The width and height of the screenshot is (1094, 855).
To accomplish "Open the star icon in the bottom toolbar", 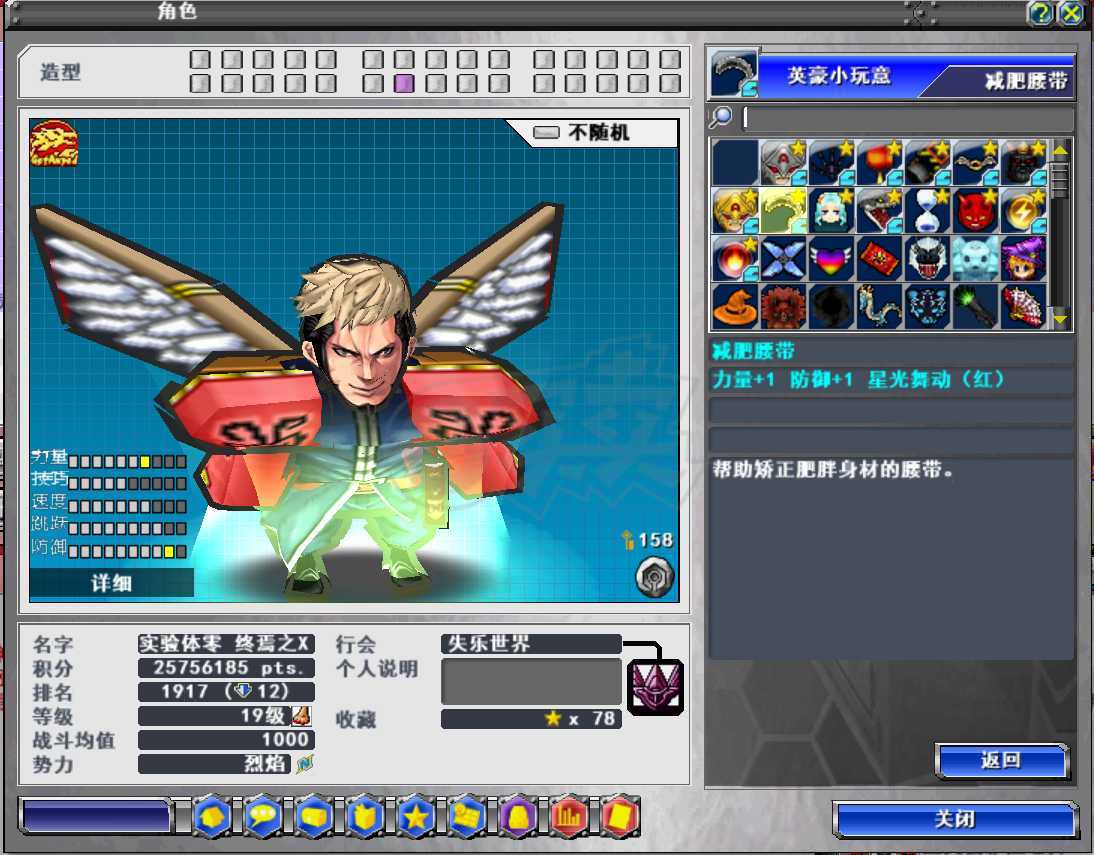I will click(x=415, y=816).
